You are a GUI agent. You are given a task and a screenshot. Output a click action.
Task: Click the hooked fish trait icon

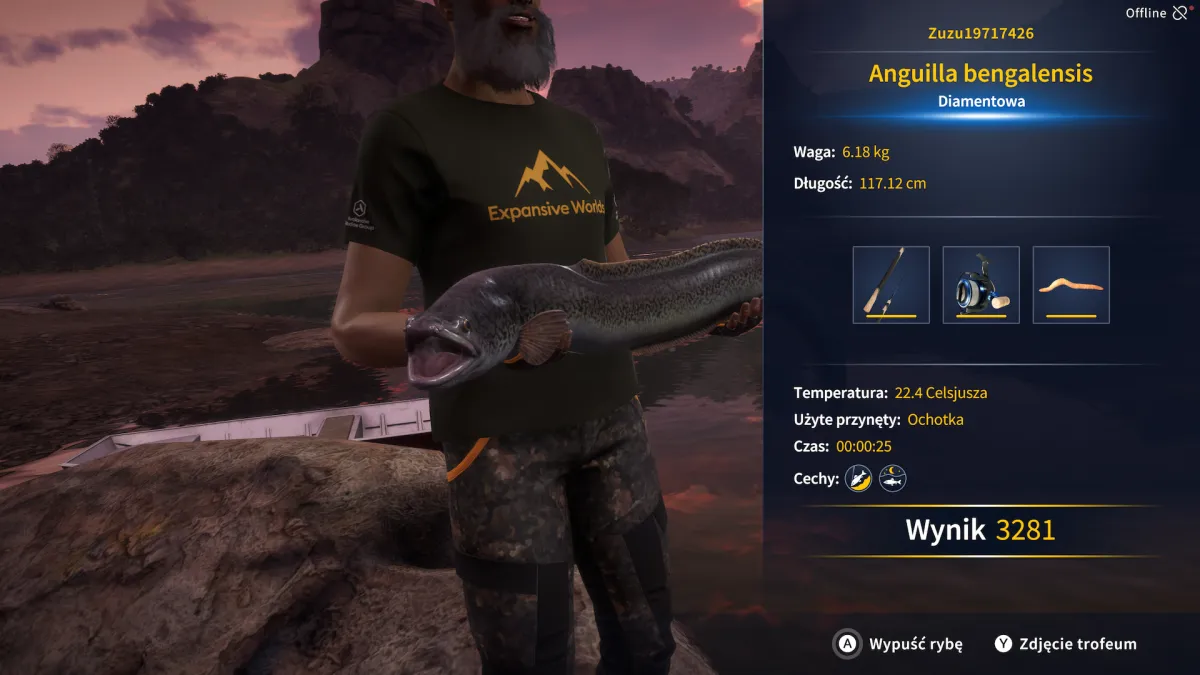pos(859,479)
